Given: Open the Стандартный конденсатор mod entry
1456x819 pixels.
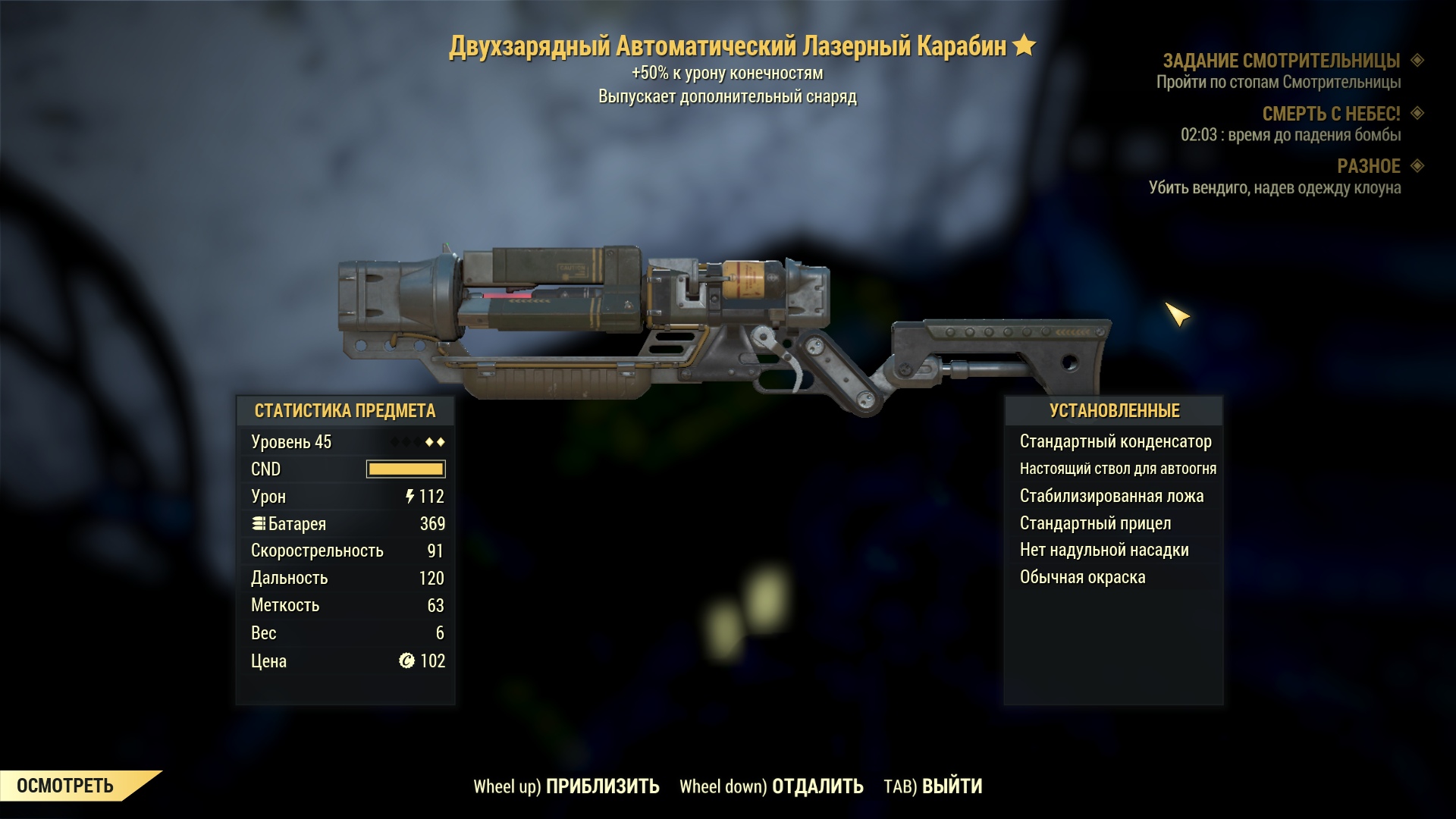Looking at the screenshot, I should (1116, 441).
